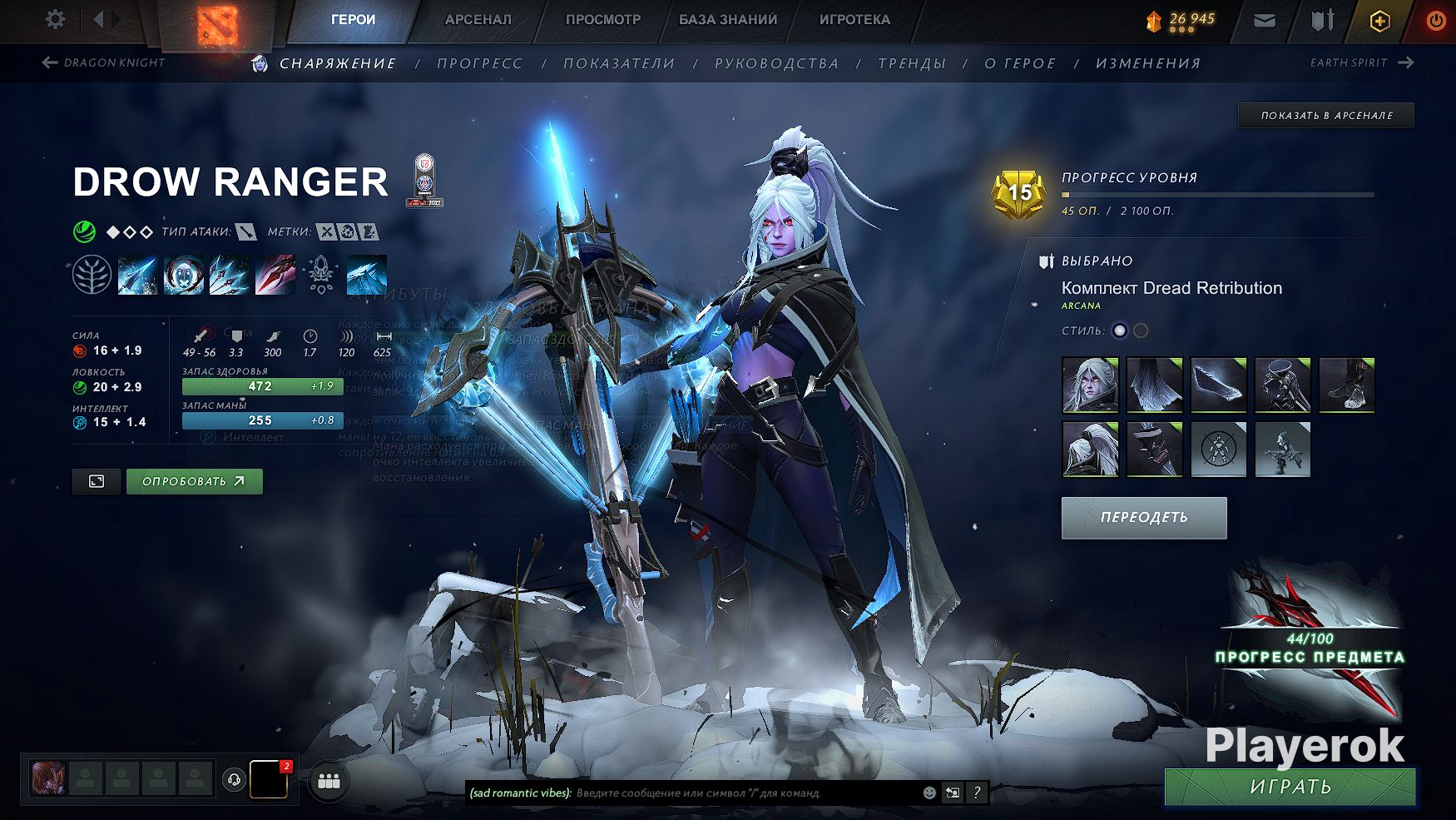Switch to Прогресс hero subtab

pyautogui.click(x=480, y=63)
